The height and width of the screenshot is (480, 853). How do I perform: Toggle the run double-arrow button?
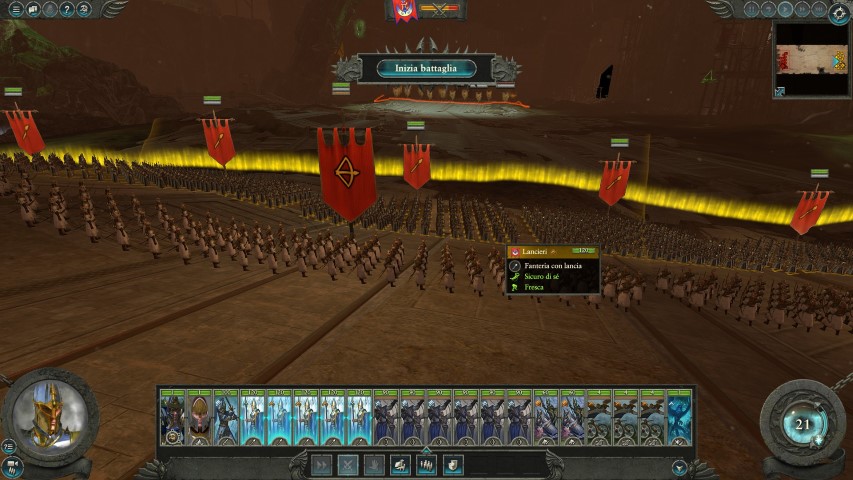point(322,464)
